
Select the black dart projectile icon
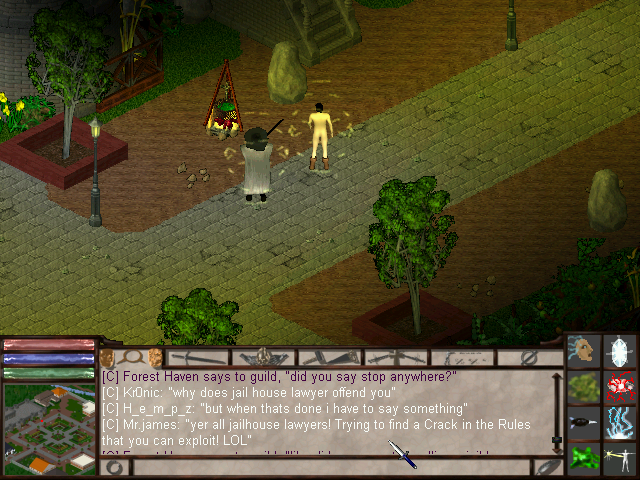(584, 422)
